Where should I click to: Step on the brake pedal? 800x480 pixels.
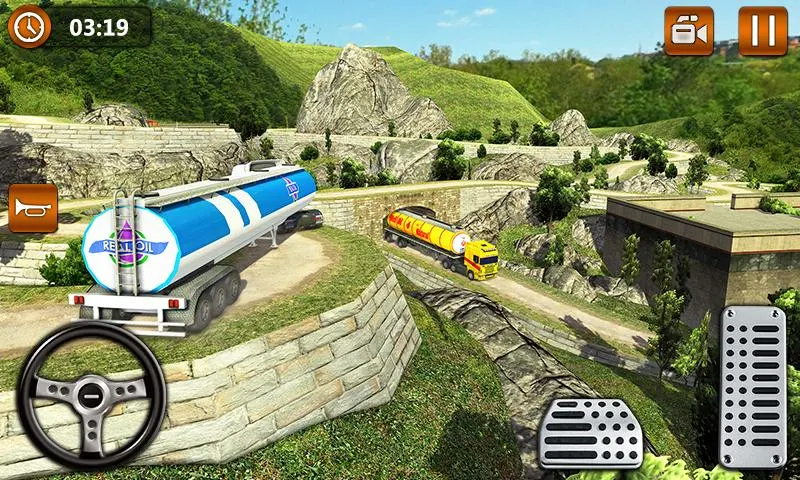(590, 433)
